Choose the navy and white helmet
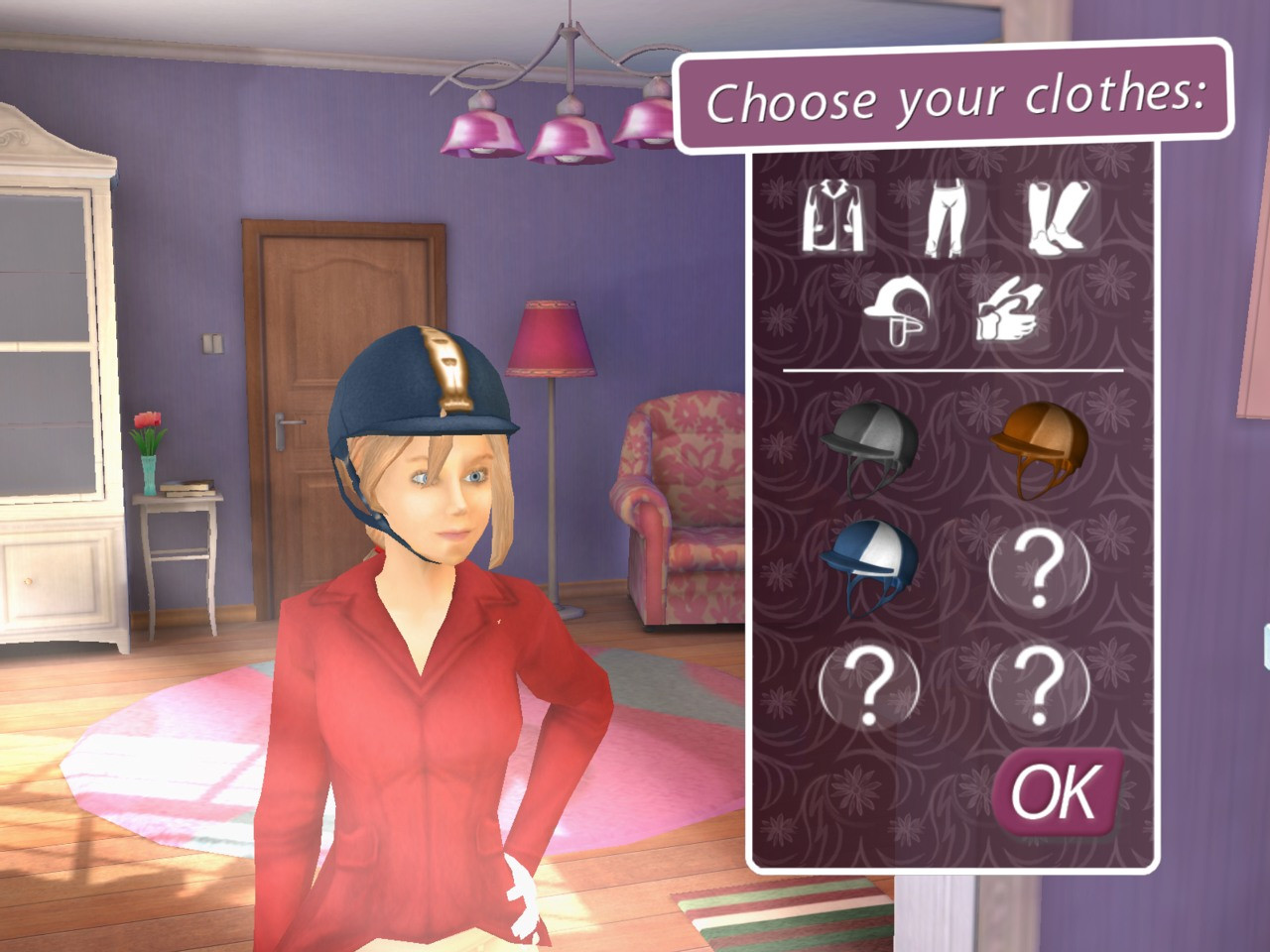1270x952 pixels. [x=871, y=565]
